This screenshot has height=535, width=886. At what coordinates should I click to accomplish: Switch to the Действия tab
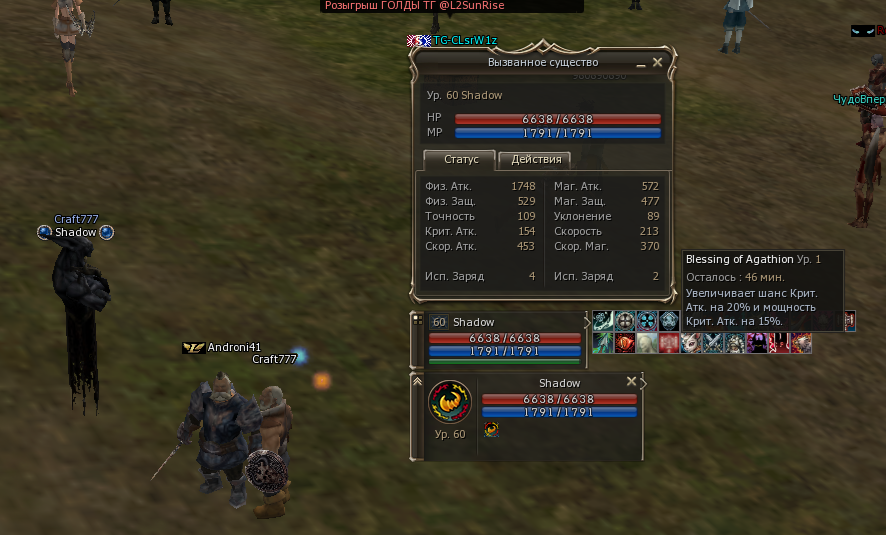tap(535, 159)
